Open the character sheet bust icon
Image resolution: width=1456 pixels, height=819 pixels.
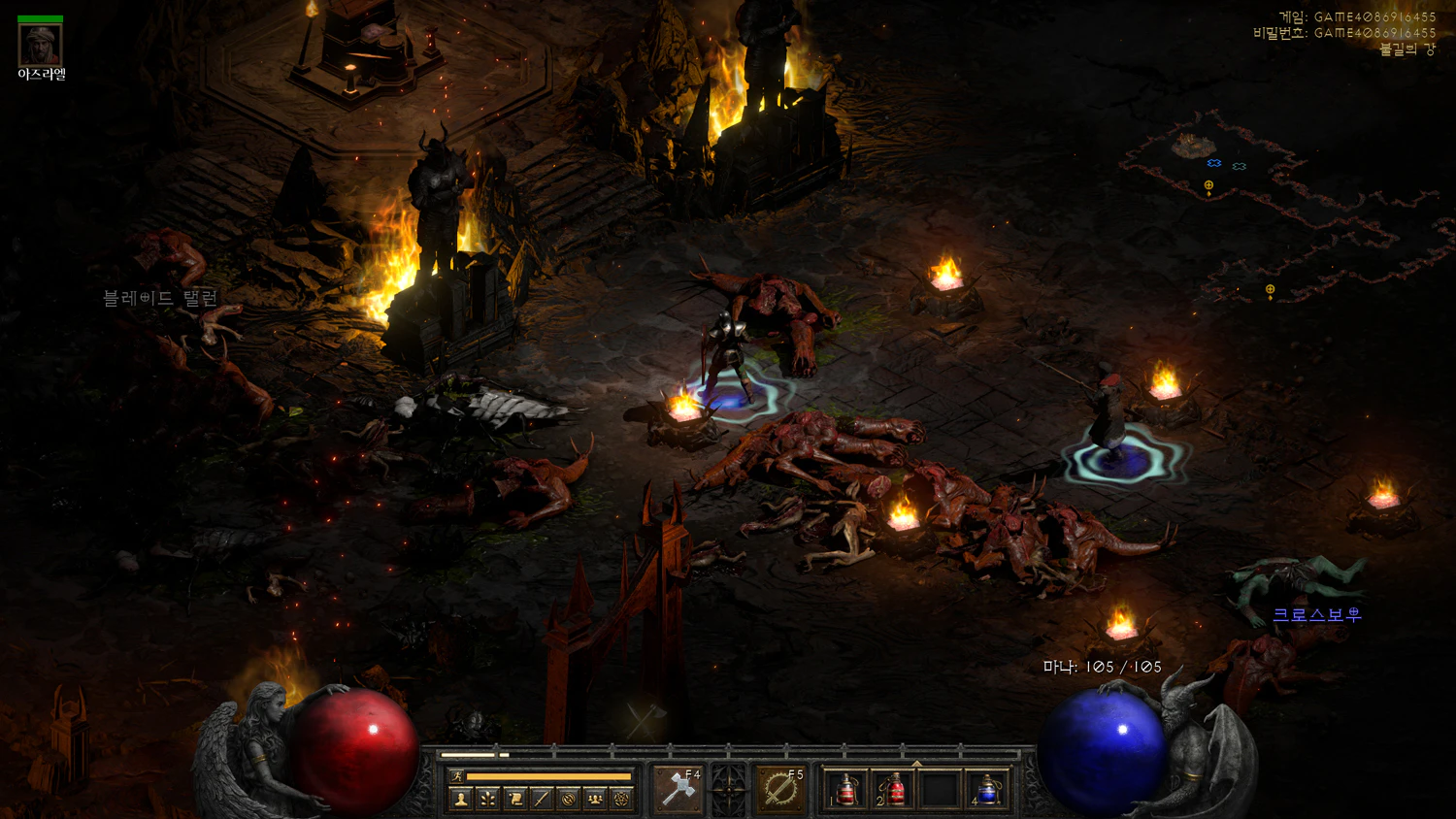461,799
